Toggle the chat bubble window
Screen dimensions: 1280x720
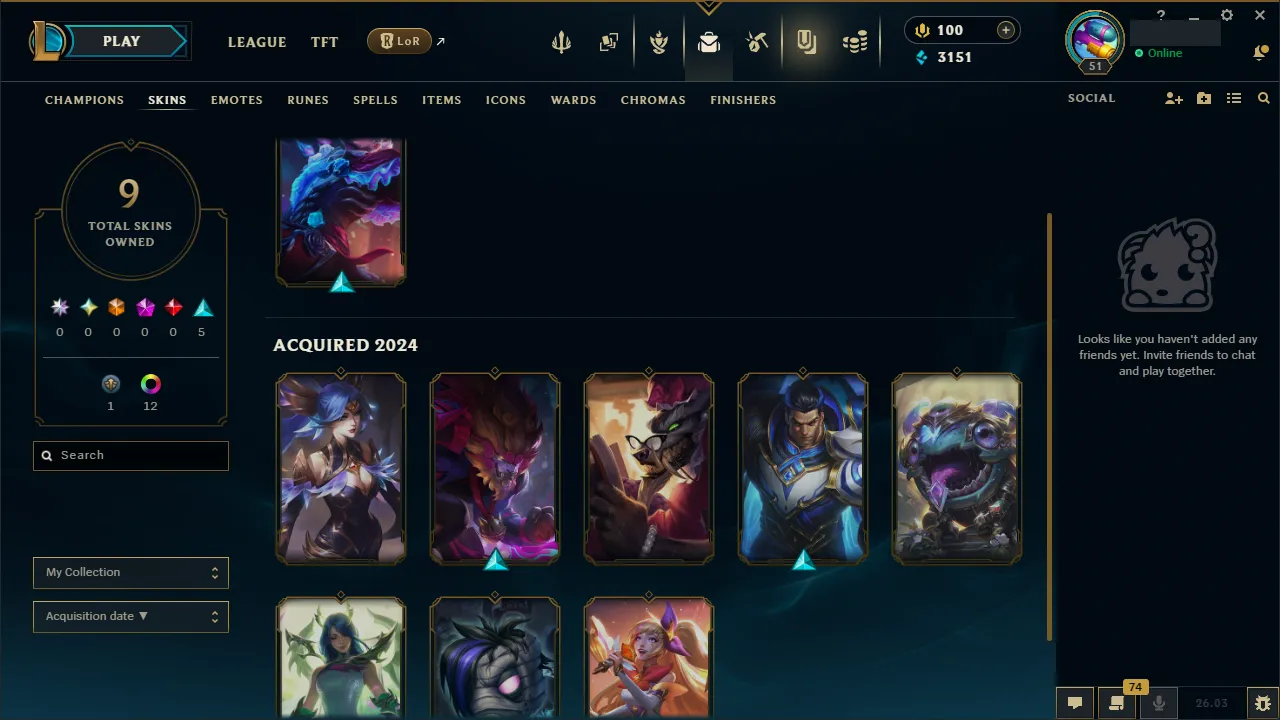[1075, 702]
